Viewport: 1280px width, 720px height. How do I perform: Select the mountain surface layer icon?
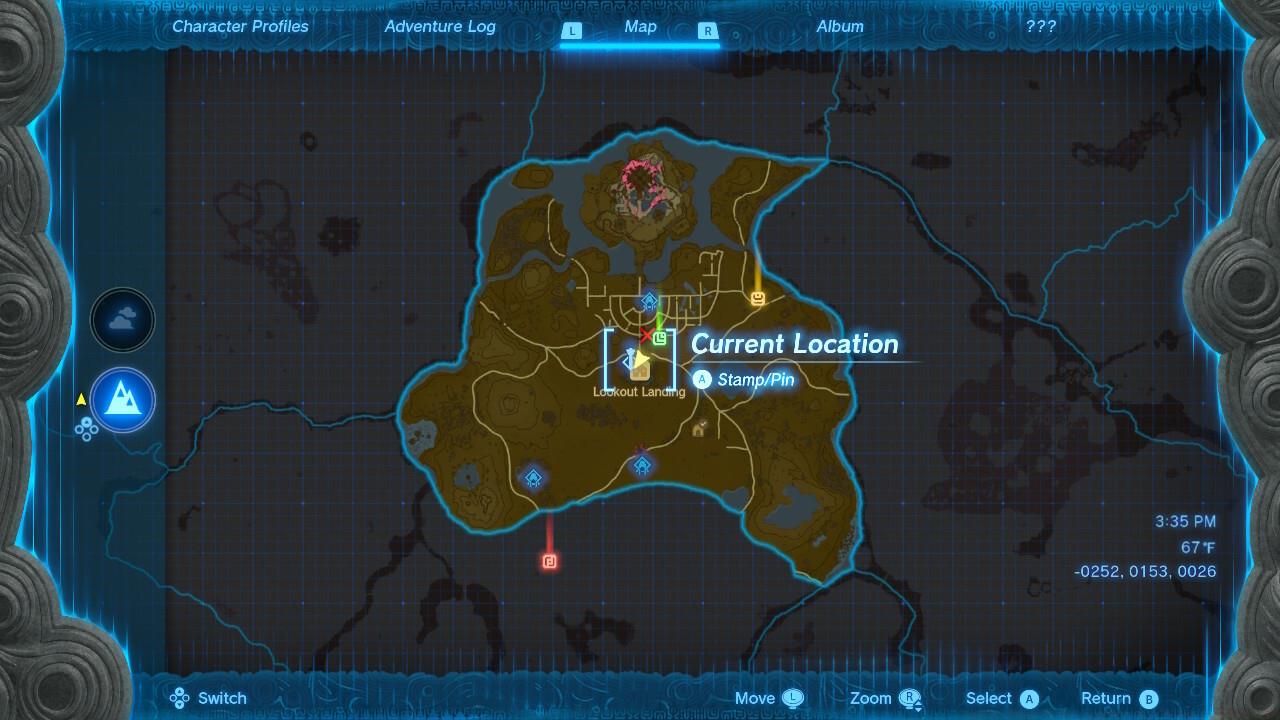coord(122,400)
